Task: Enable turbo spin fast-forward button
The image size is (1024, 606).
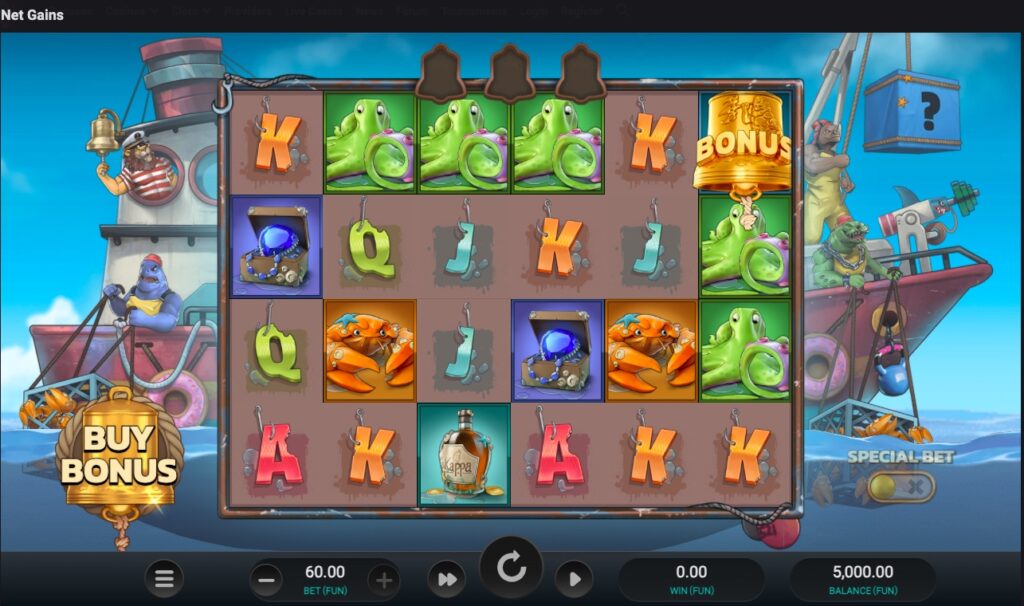Action: [x=447, y=579]
